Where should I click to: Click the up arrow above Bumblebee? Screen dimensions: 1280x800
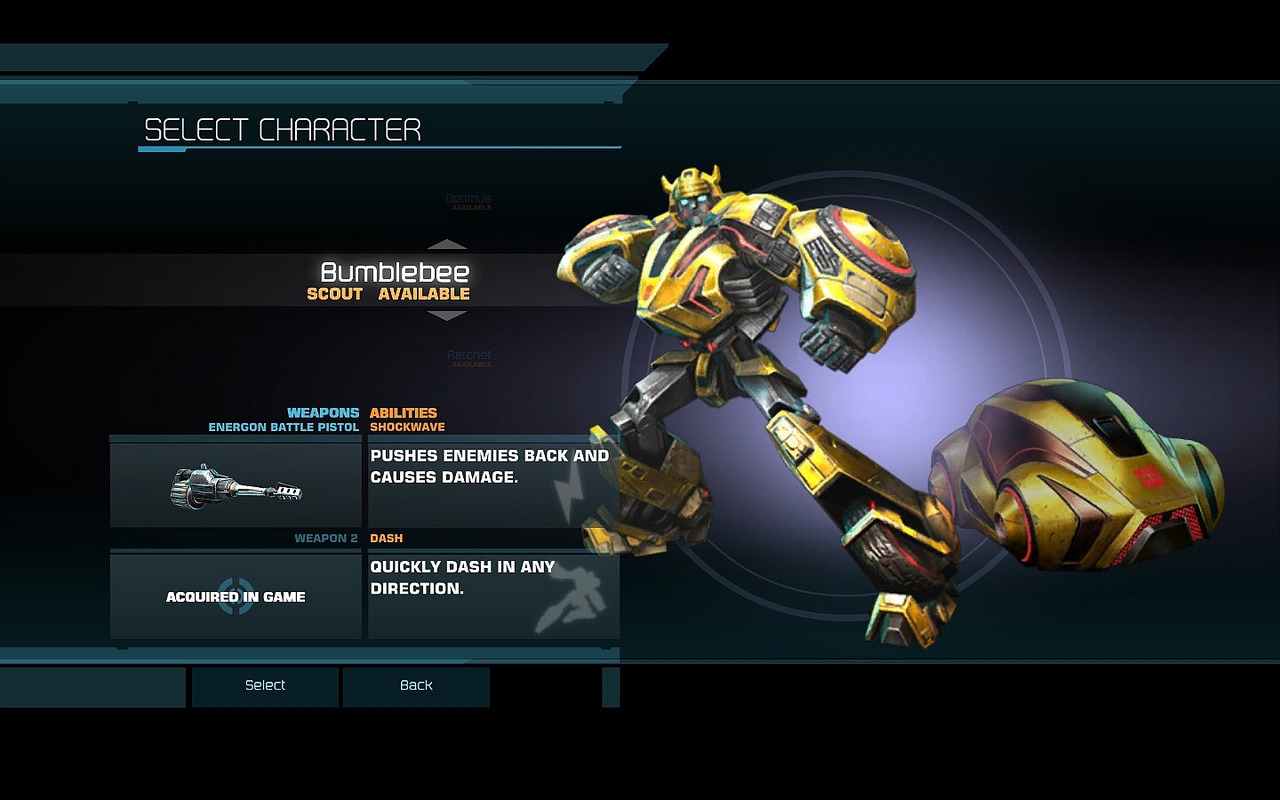coord(447,244)
